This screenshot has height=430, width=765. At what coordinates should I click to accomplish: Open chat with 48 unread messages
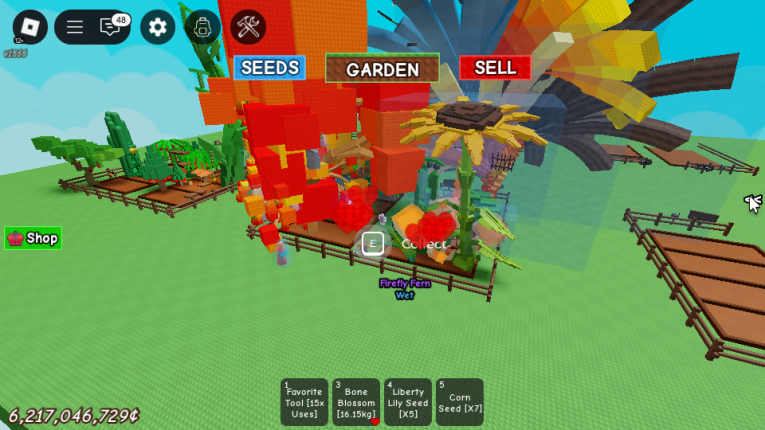(x=112, y=27)
